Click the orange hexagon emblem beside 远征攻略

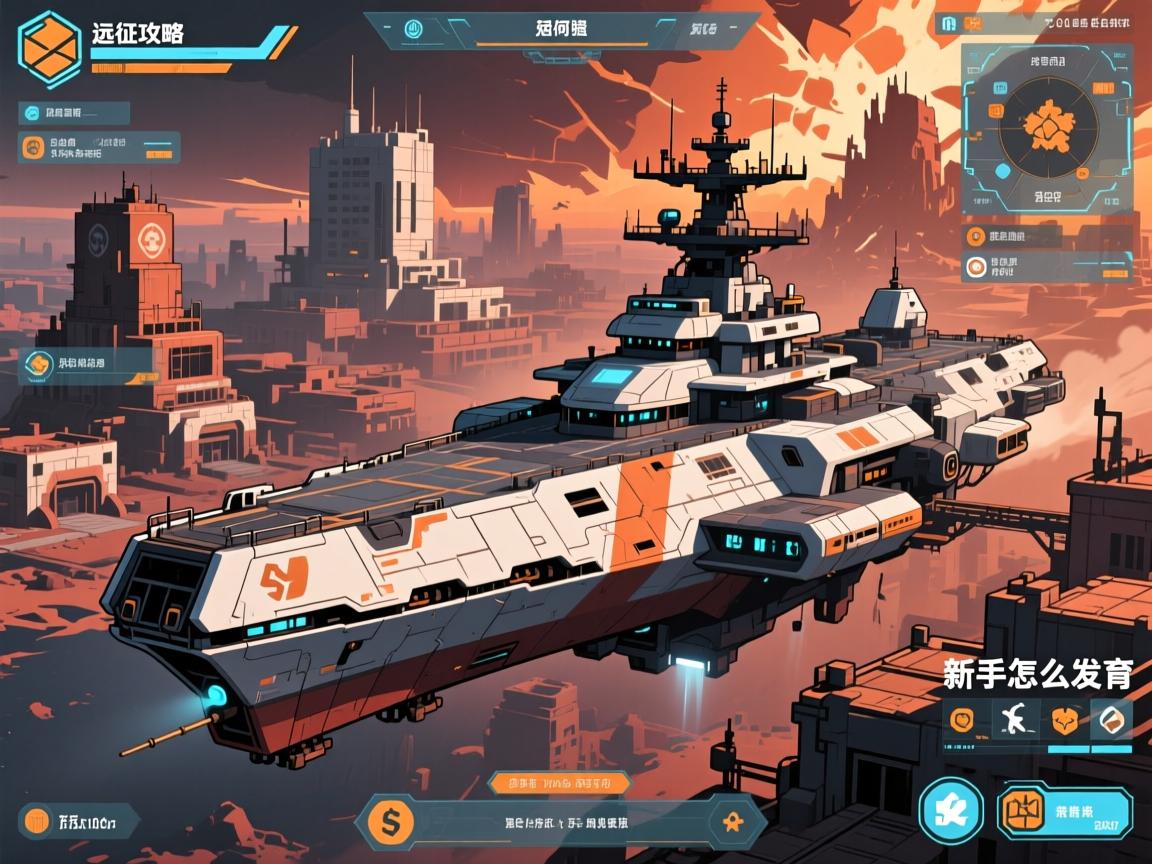49,44
